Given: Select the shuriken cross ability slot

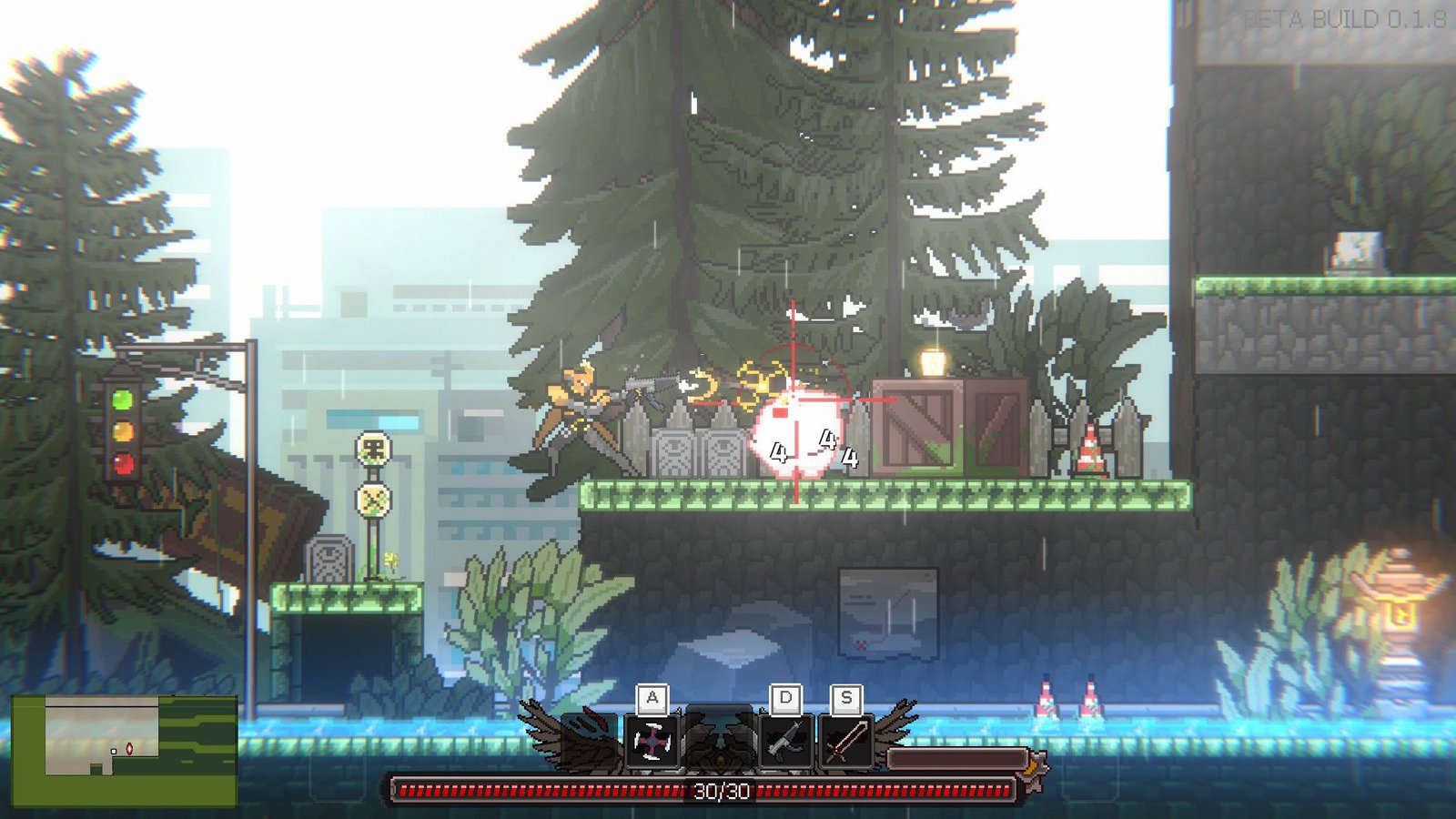Looking at the screenshot, I should (652, 743).
